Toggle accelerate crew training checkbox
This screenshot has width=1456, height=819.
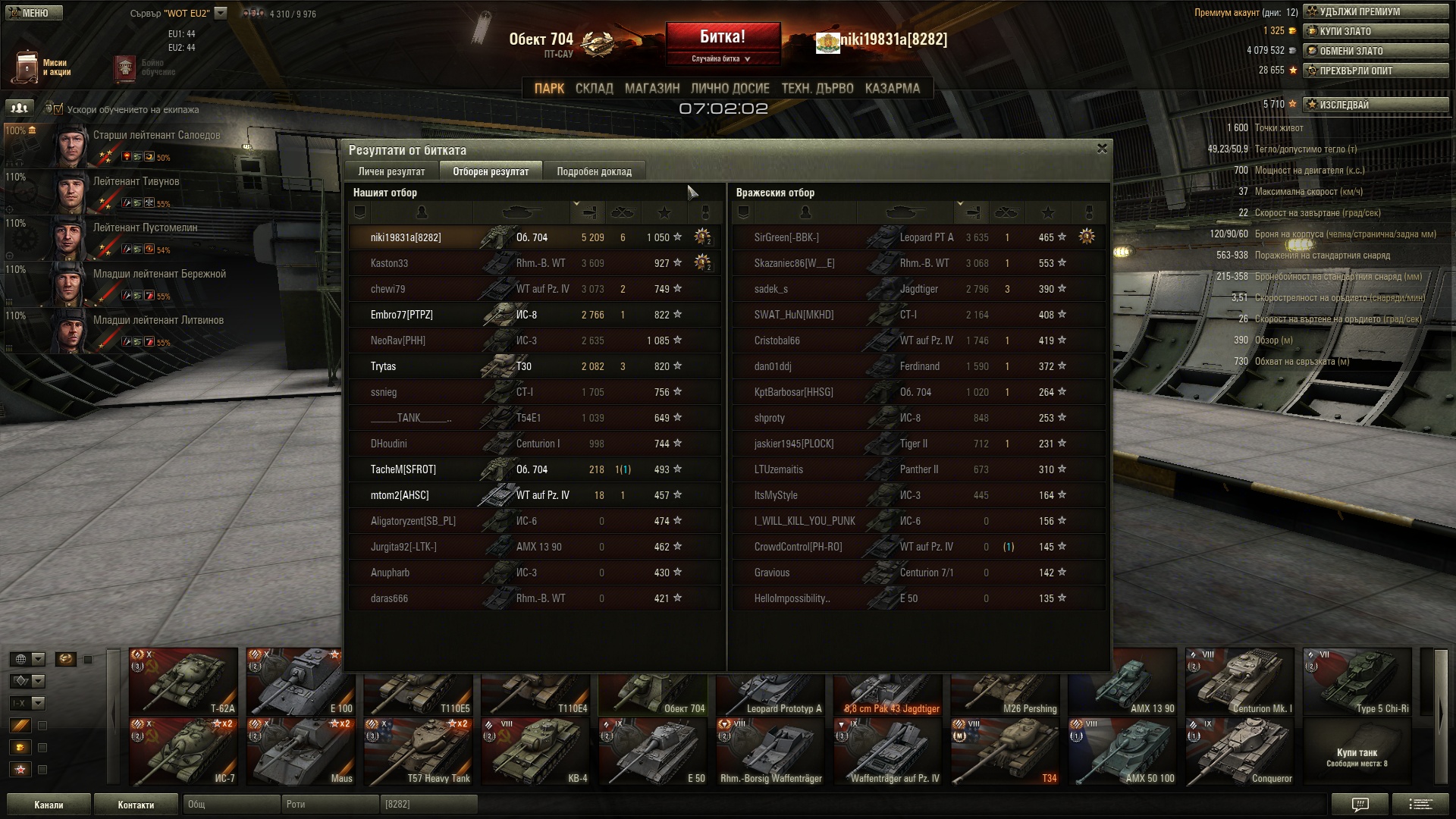58,109
